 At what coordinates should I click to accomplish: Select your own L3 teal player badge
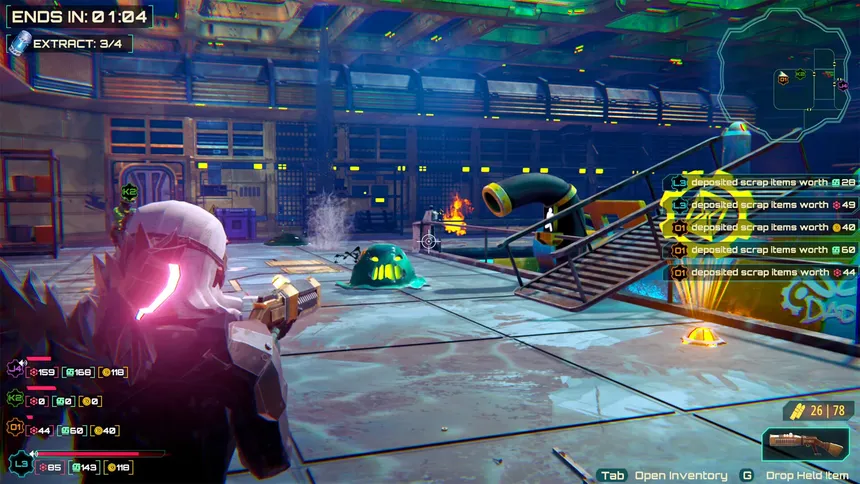[18, 465]
